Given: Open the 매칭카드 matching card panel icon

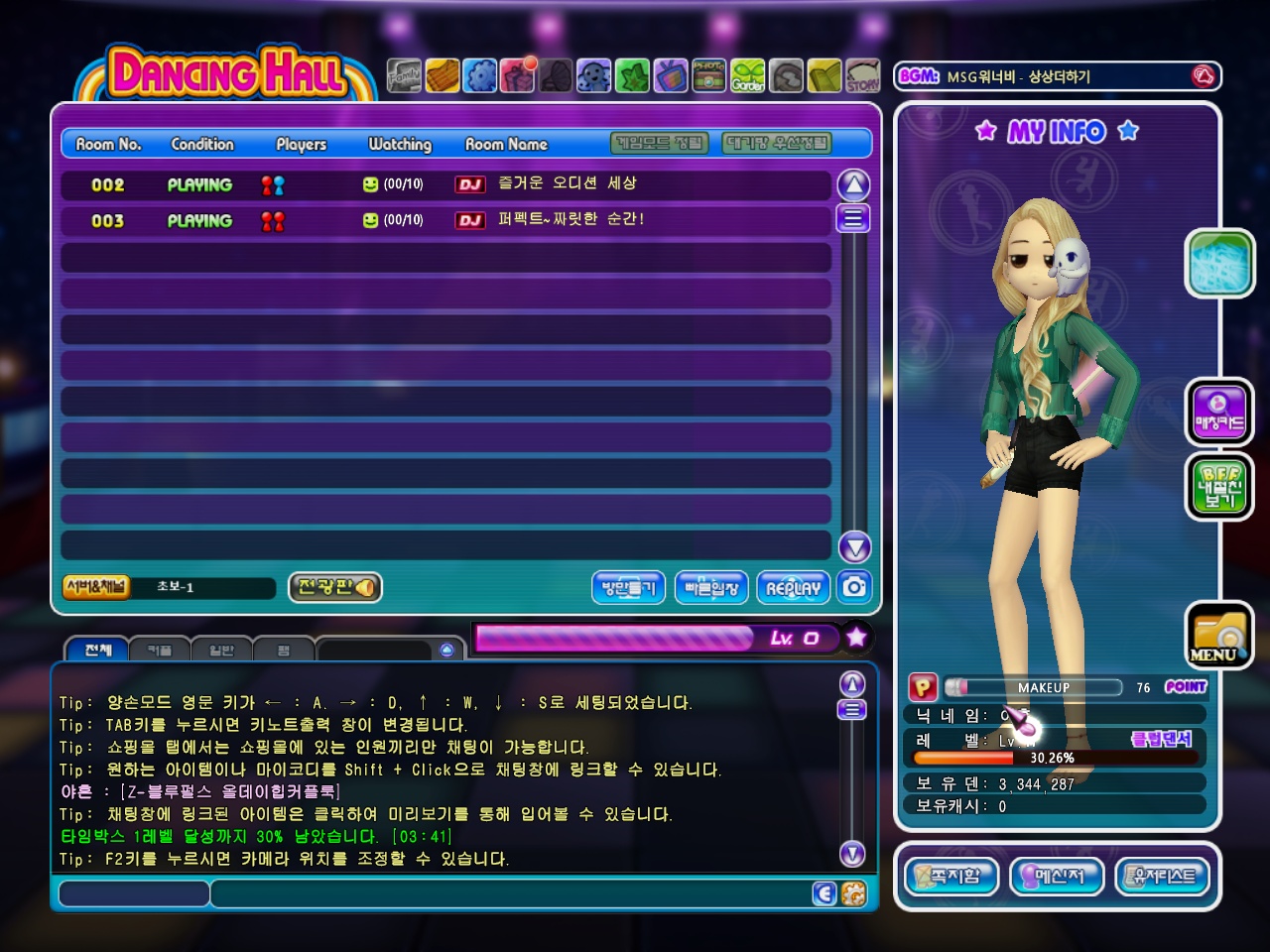Looking at the screenshot, I should tap(1219, 412).
